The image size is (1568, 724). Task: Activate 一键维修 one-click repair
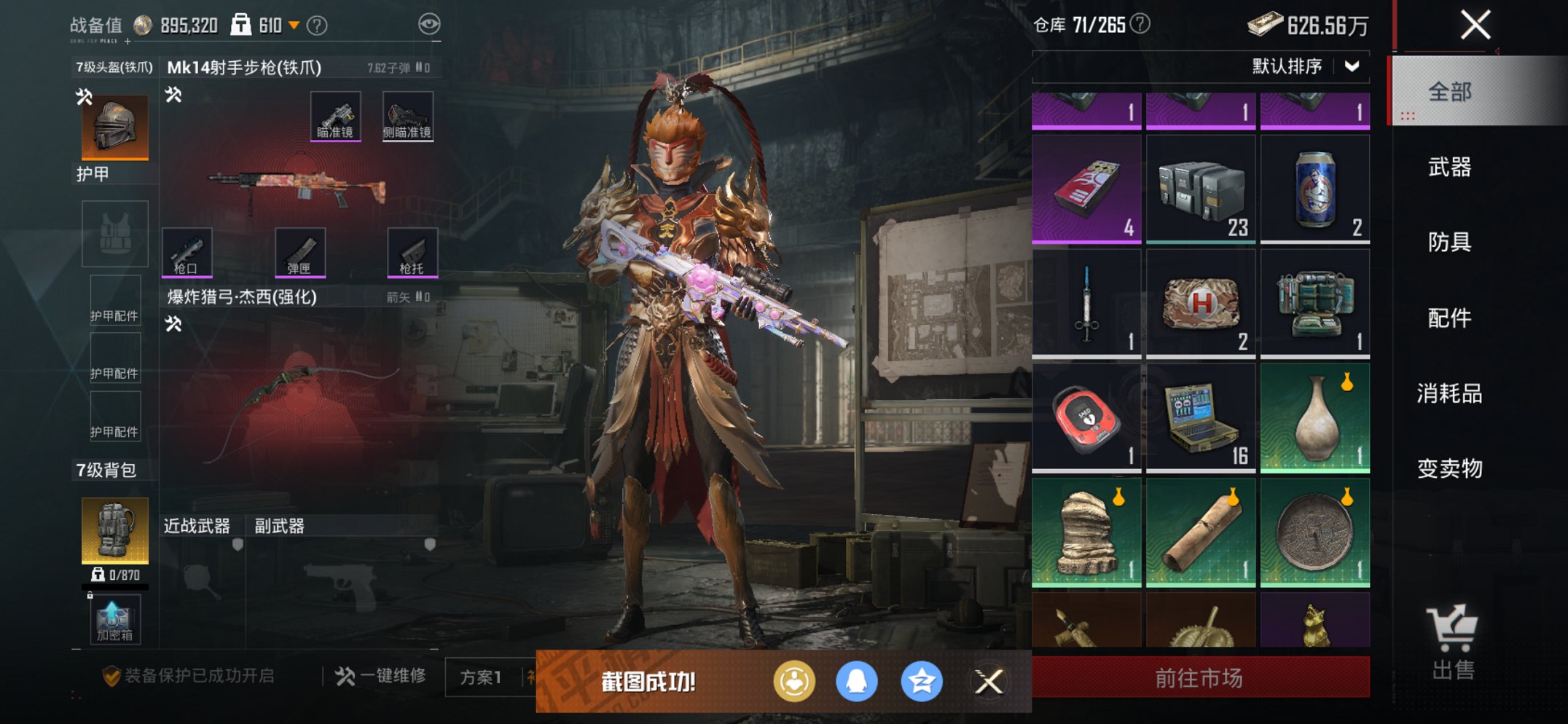tap(381, 677)
